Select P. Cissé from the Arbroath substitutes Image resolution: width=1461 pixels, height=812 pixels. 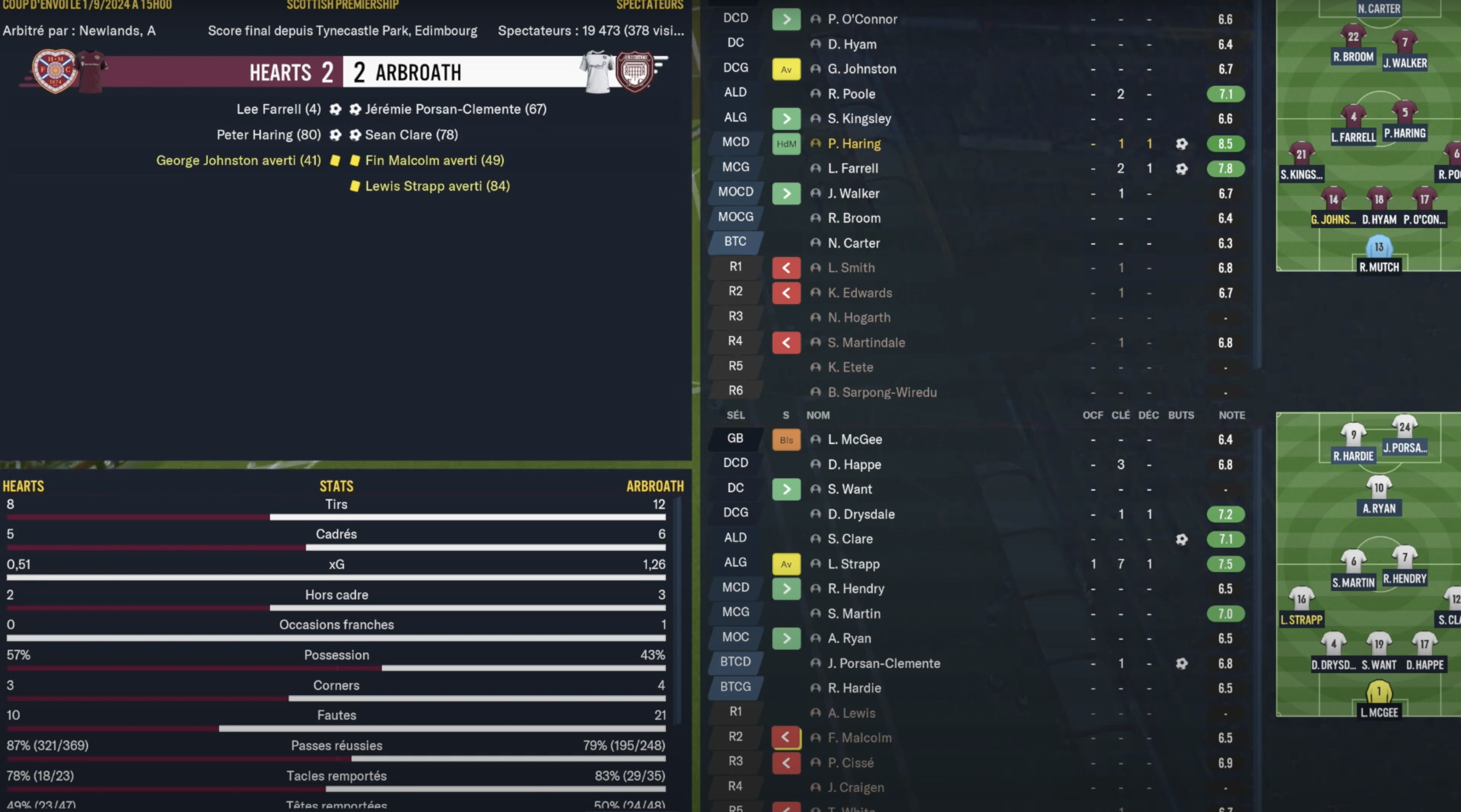point(850,763)
